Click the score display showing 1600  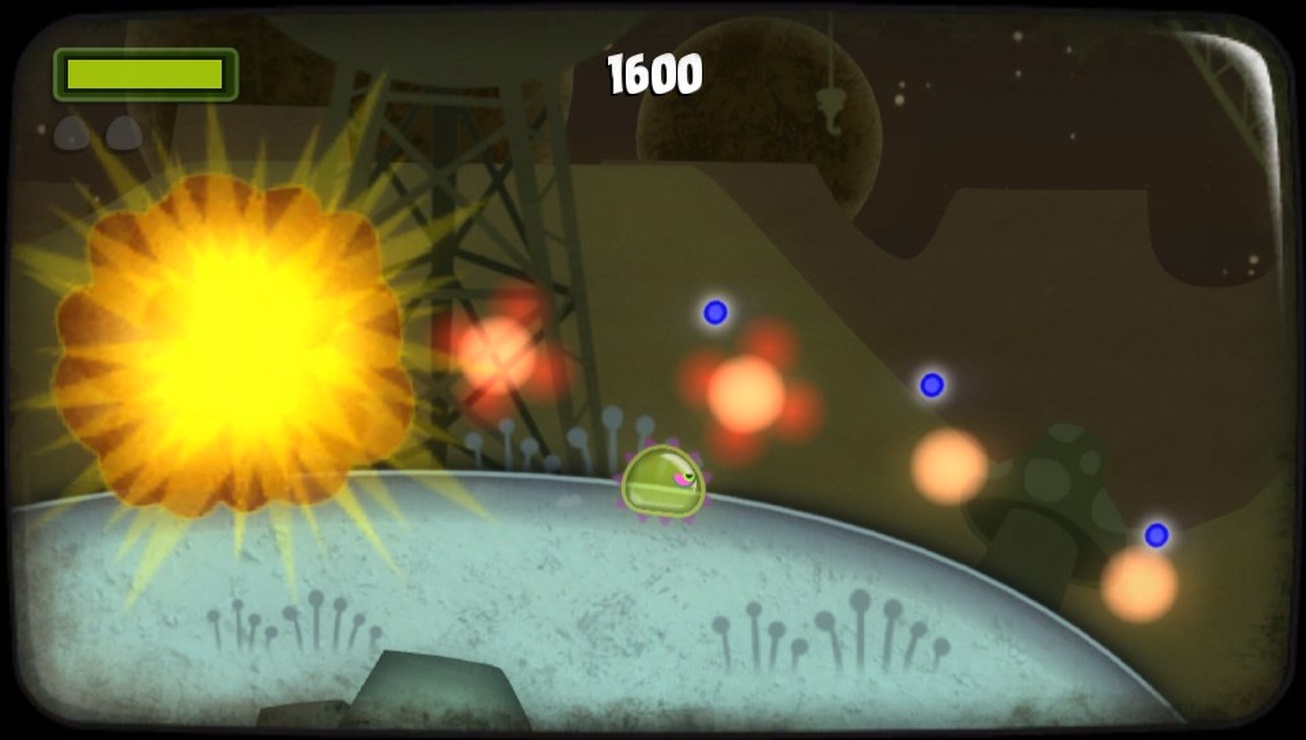point(656,72)
